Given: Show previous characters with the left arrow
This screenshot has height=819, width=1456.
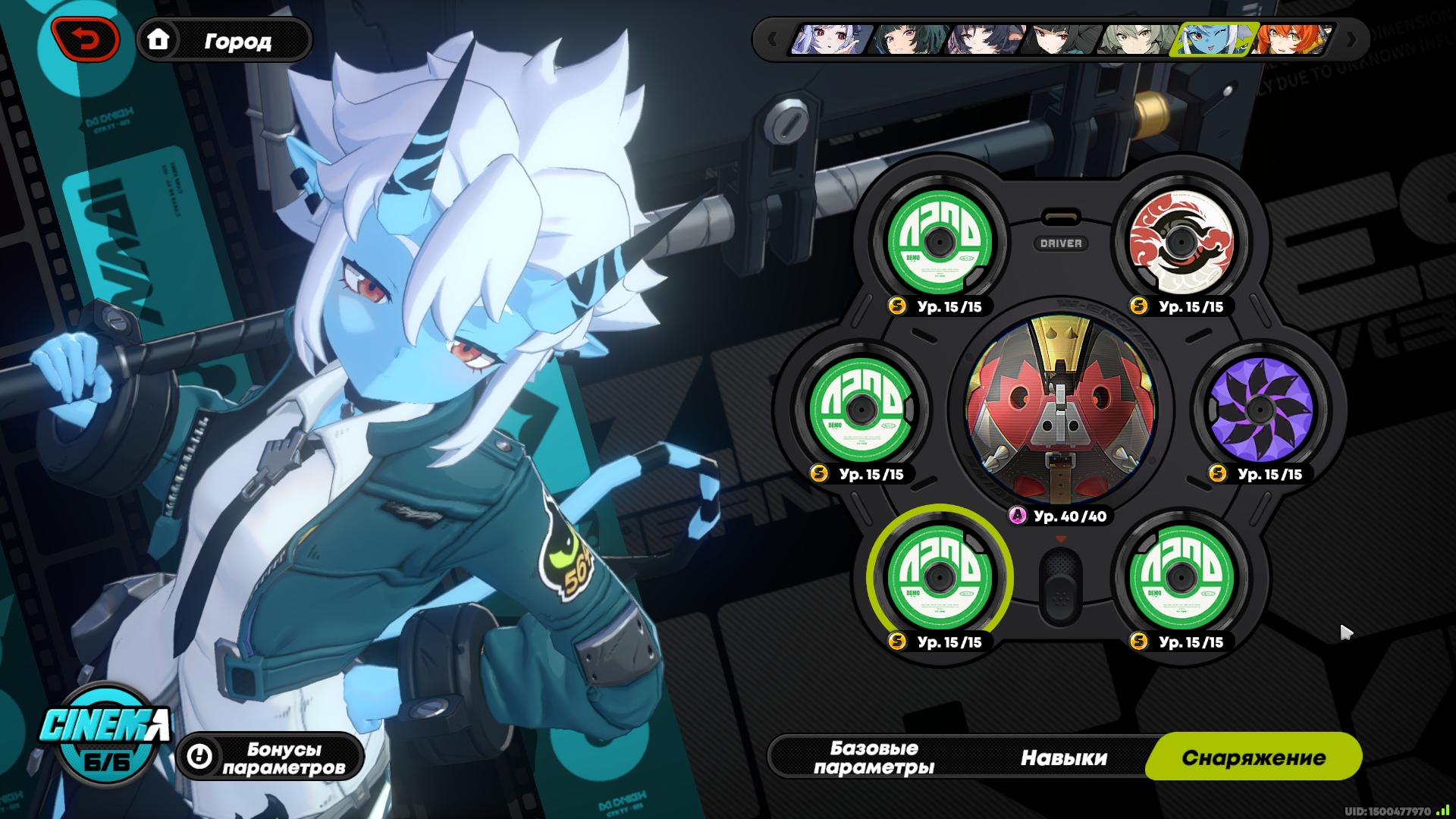Looking at the screenshot, I should coord(772,39).
